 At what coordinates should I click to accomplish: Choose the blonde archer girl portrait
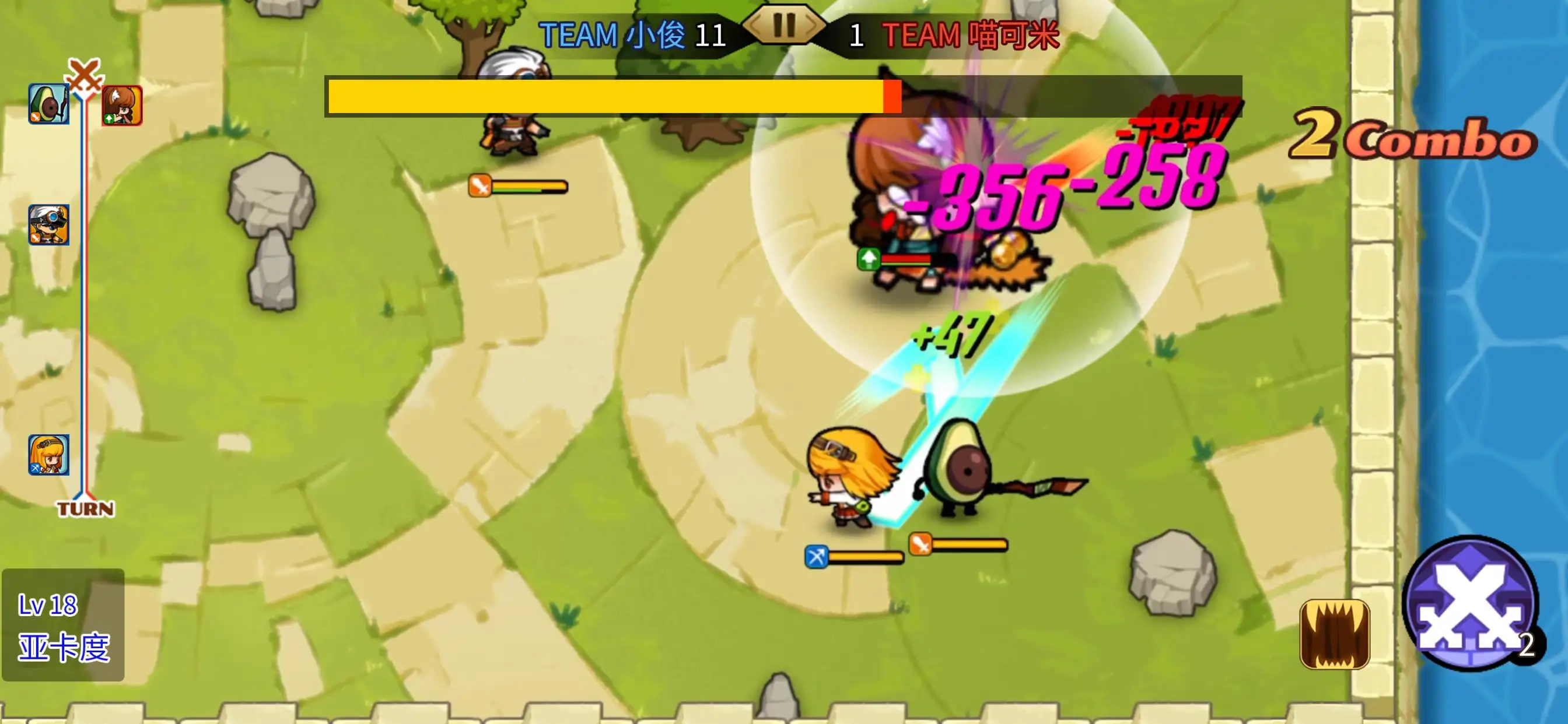click(48, 455)
